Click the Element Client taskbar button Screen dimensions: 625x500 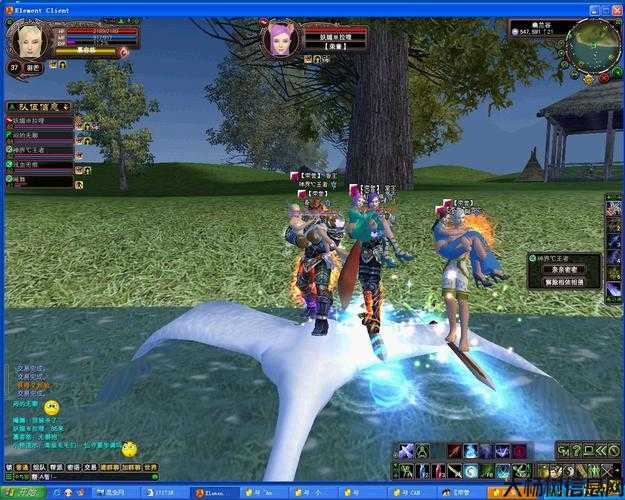[x=213, y=492]
